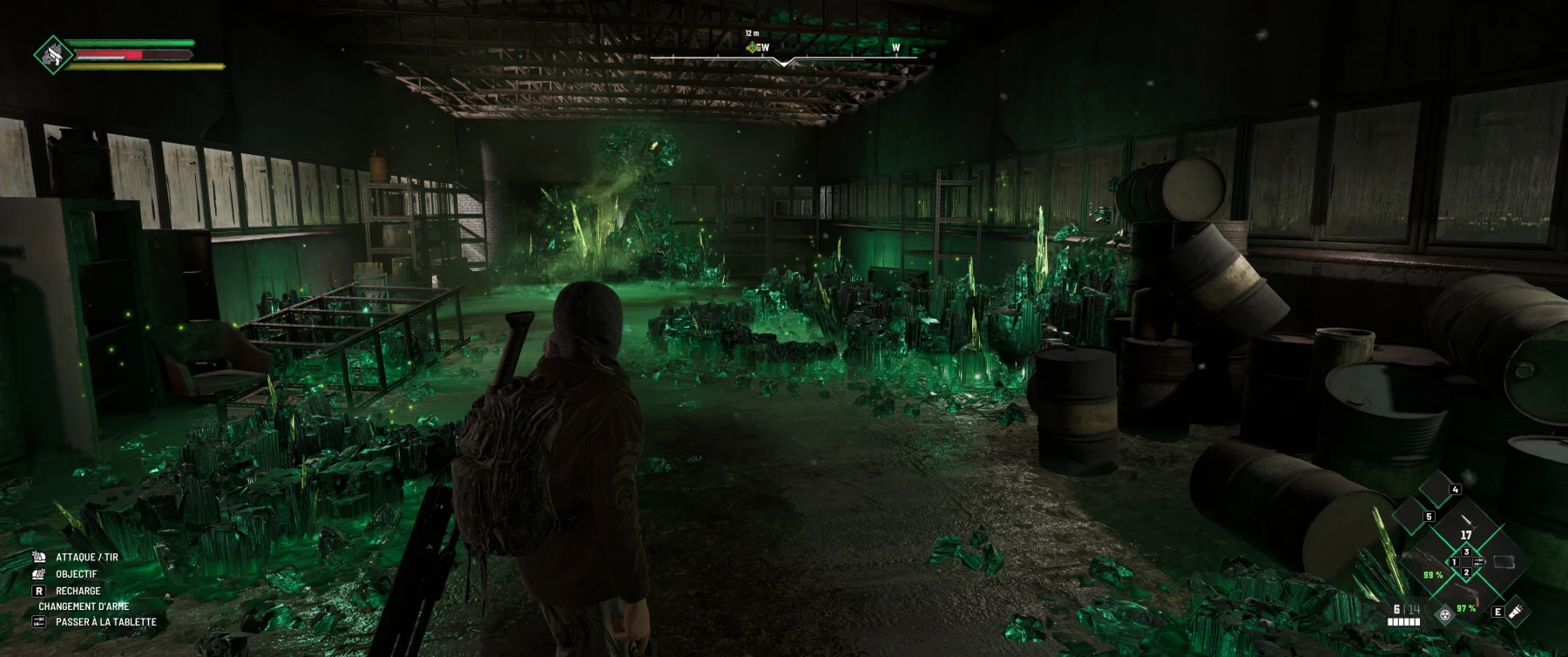Viewport: 1568px width, 657px height.
Task: Click the PASSER À LA TABLETTE label
Action: [106, 621]
